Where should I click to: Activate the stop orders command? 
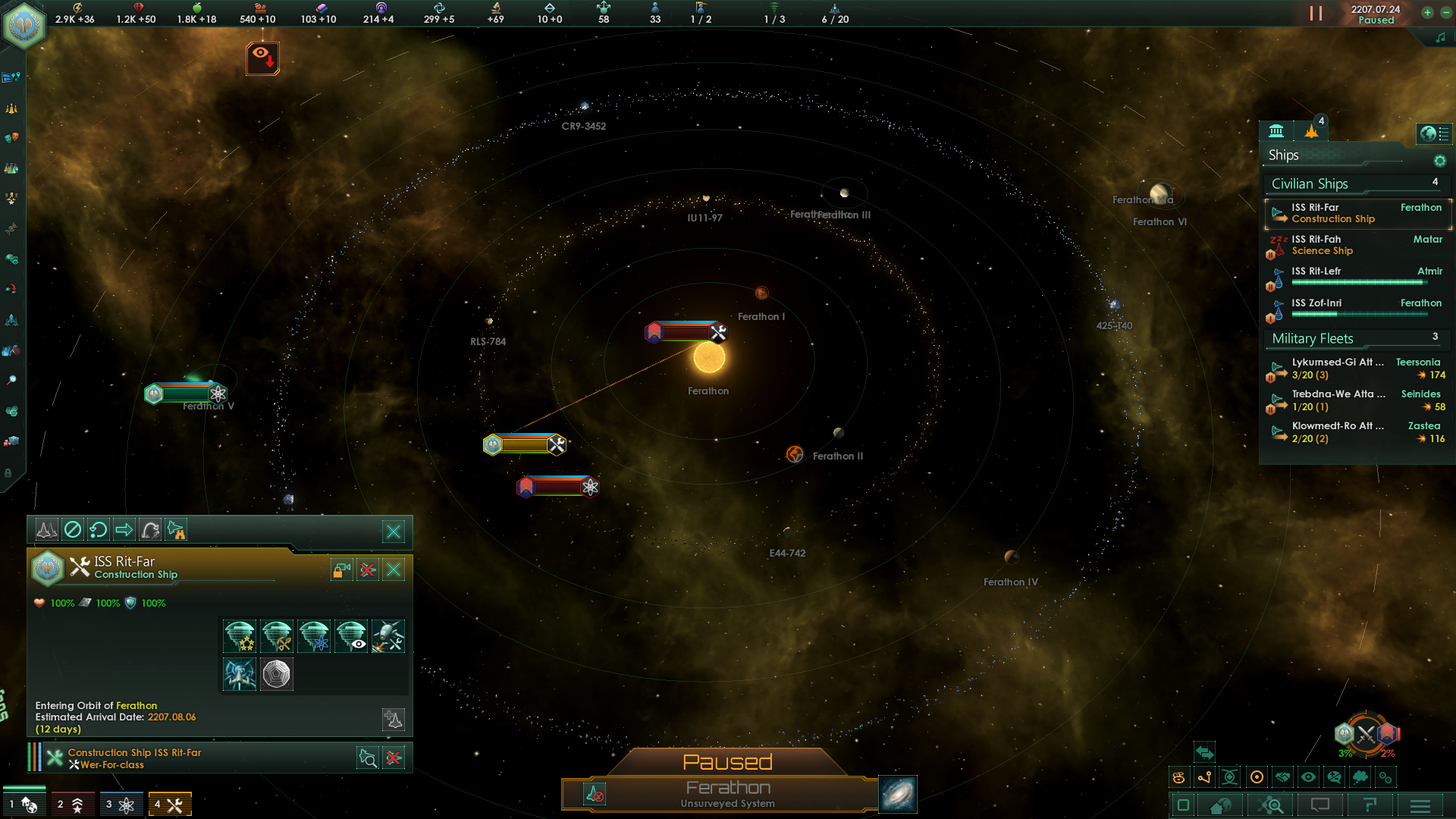[73, 530]
